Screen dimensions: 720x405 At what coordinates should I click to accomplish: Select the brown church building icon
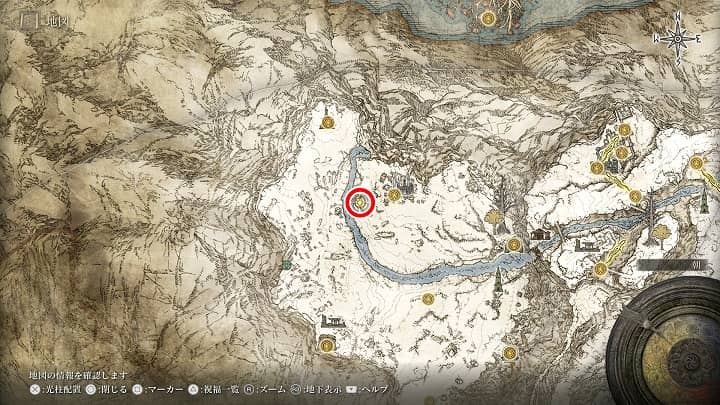542,234
